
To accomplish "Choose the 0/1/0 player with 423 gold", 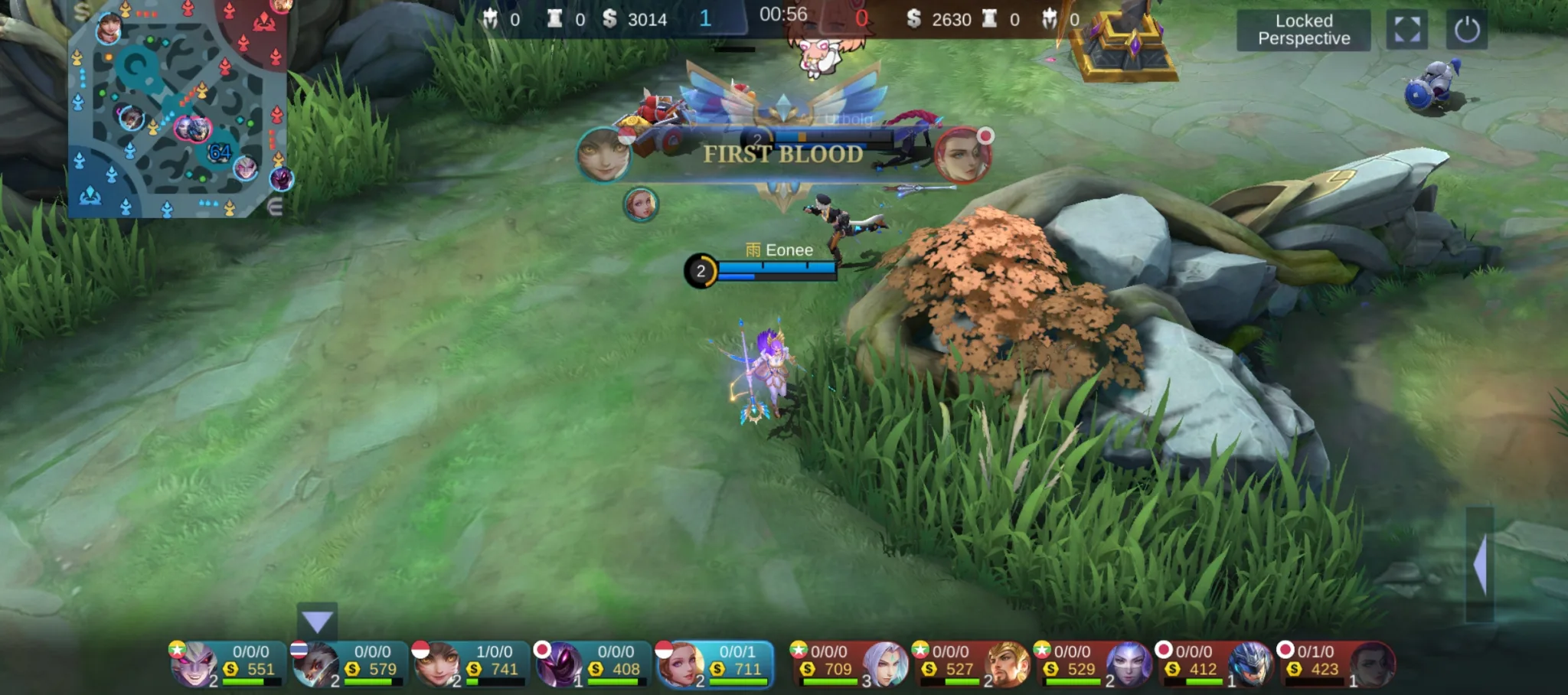I will [1336, 664].
